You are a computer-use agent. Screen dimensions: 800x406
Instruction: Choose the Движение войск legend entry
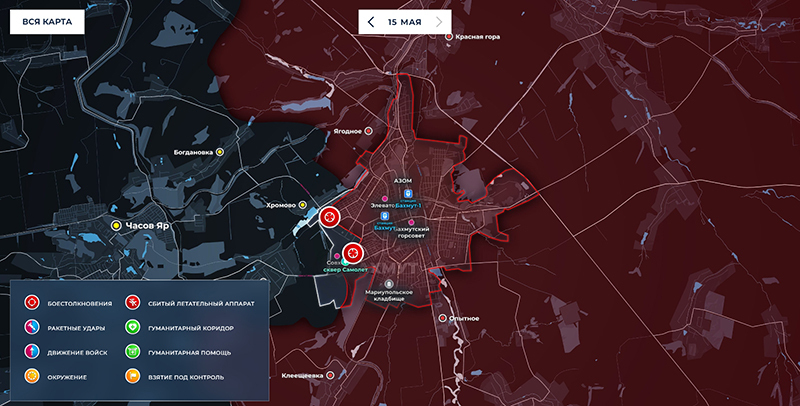click(x=33, y=352)
